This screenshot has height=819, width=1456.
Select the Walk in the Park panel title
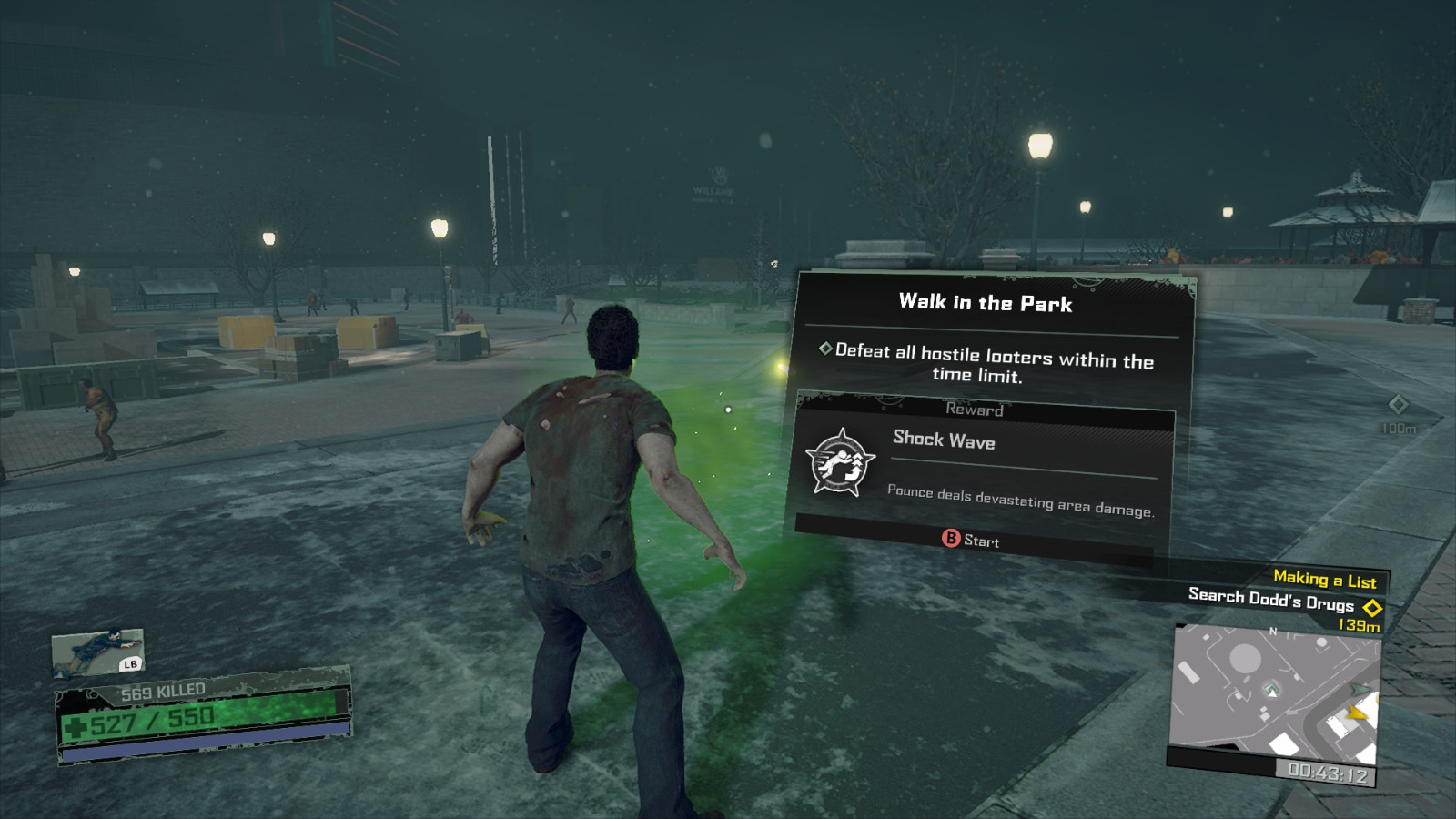(986, 304)
